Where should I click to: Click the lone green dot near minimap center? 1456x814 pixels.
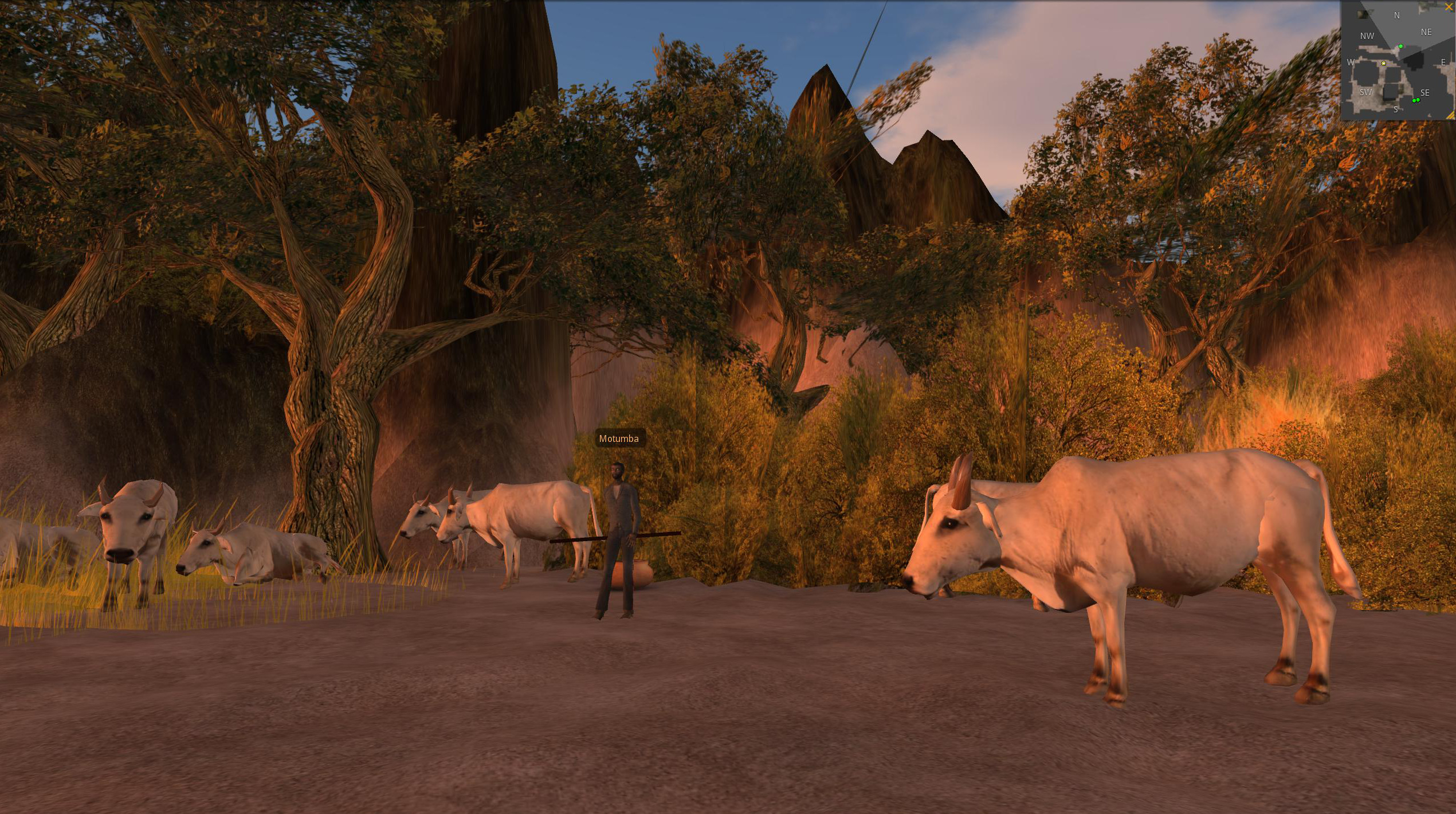click(x=1400, y=46)
